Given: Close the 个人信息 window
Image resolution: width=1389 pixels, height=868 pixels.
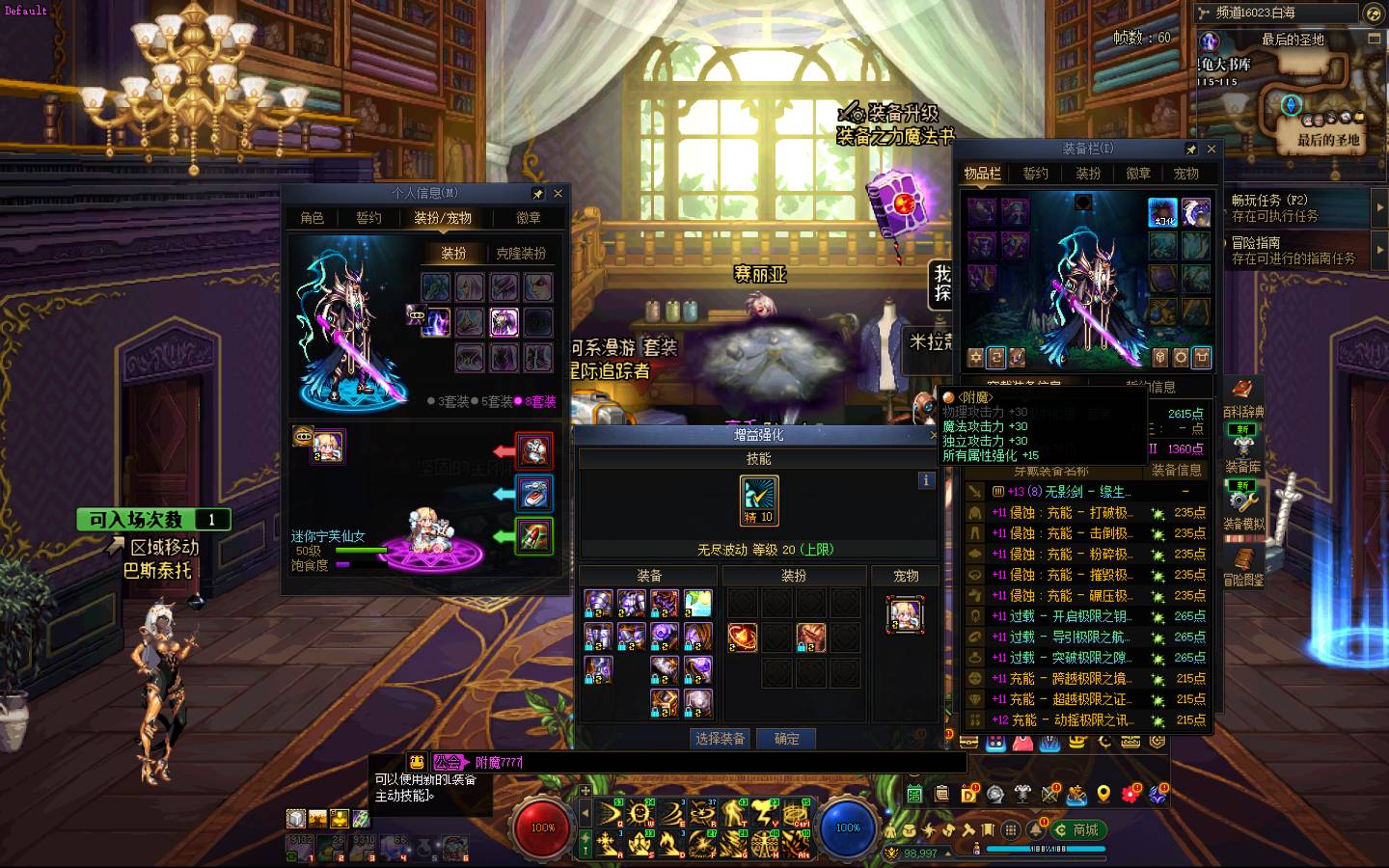Looking at the screenshot, I should [558, 193].
